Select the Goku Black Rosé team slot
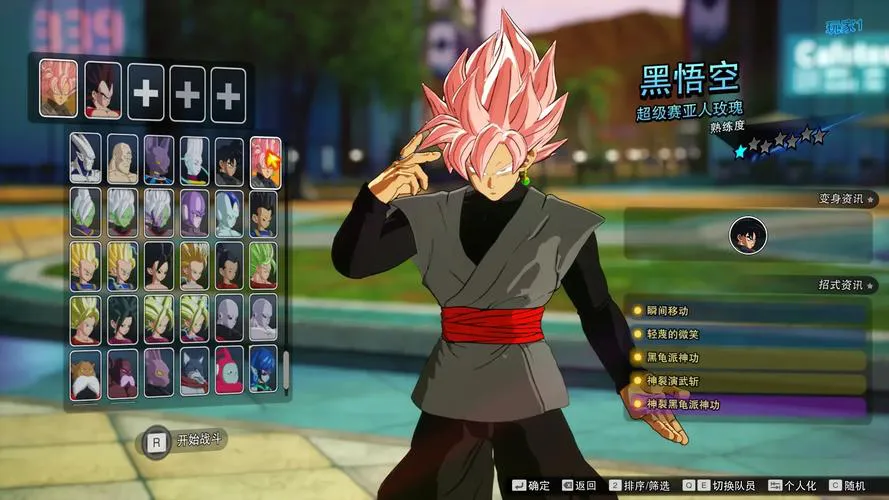This screenshot has height=500, width=889. 58,89
